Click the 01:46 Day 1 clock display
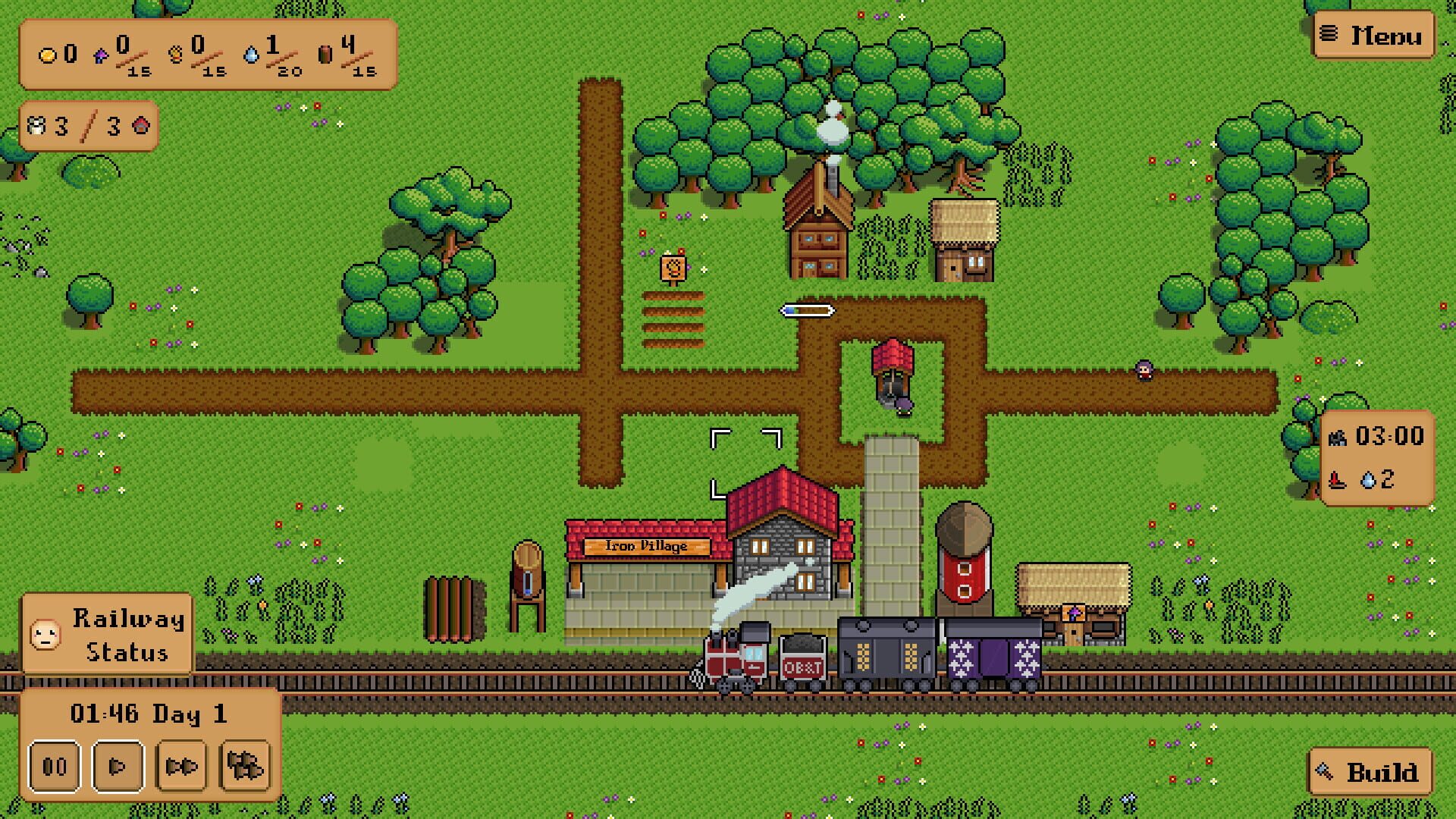 click(x=149, y=714)
